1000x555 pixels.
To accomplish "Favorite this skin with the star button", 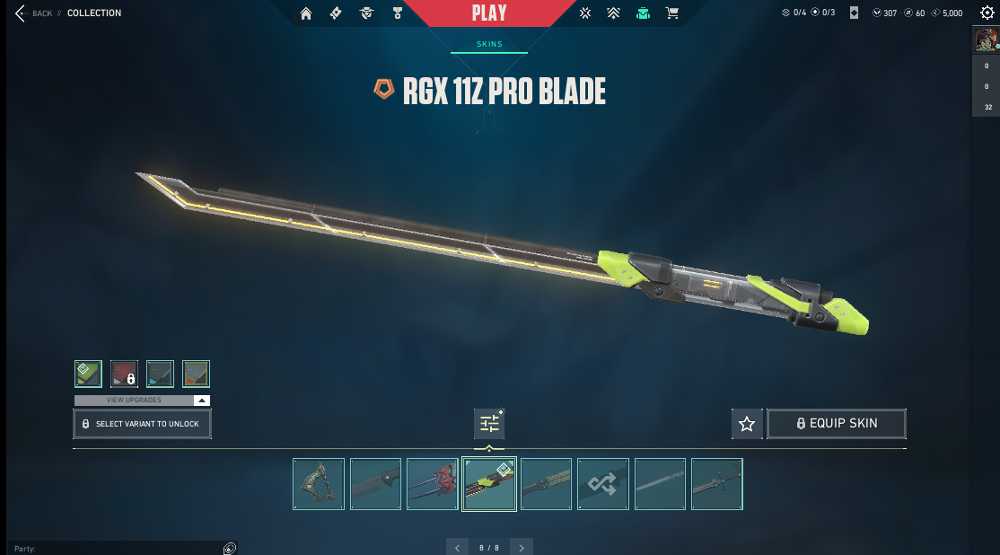I will click(x=746, y=424).
